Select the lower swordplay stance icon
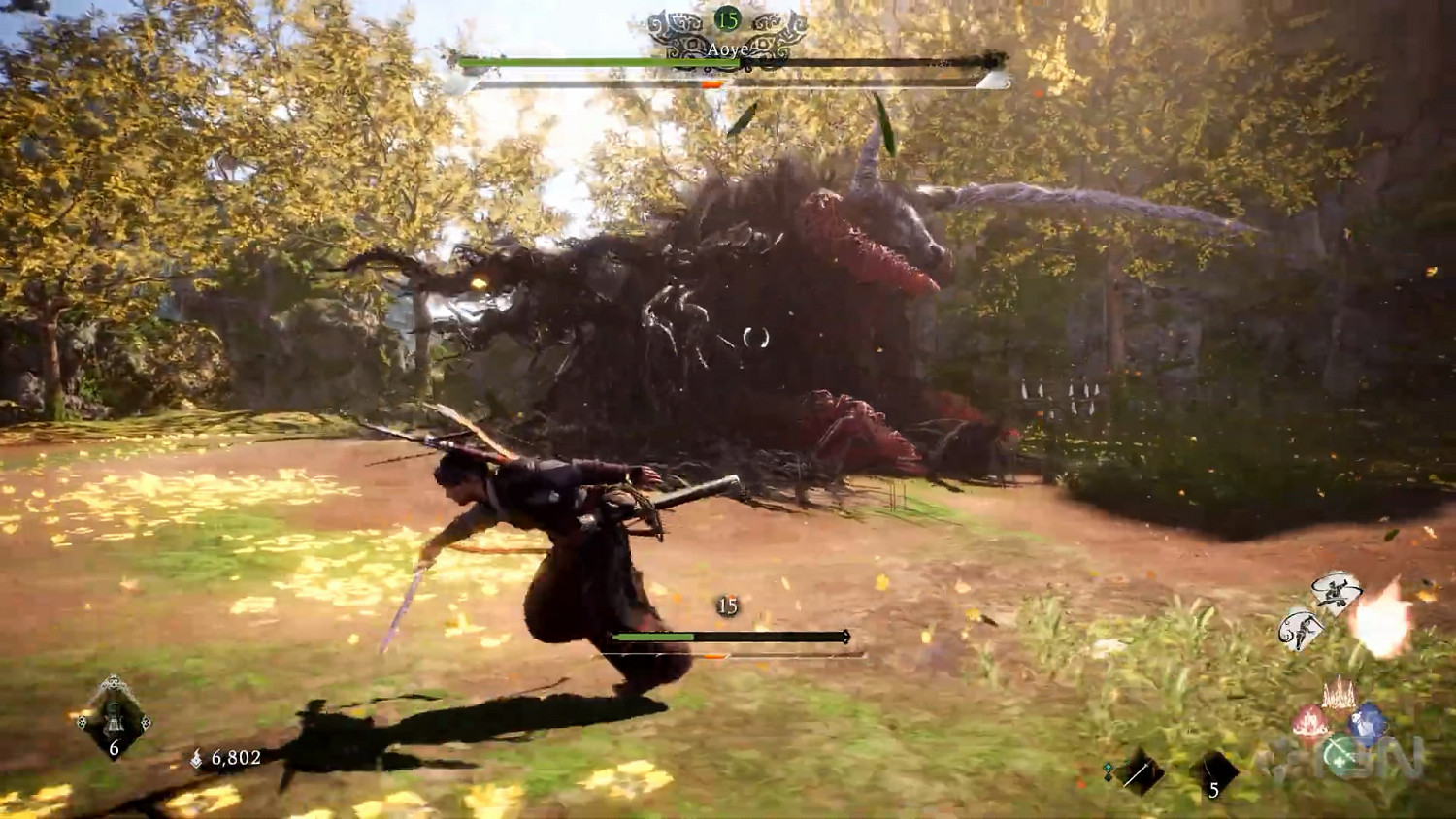Screen dimensions: 1456x819 click(x=1303, y=627)
